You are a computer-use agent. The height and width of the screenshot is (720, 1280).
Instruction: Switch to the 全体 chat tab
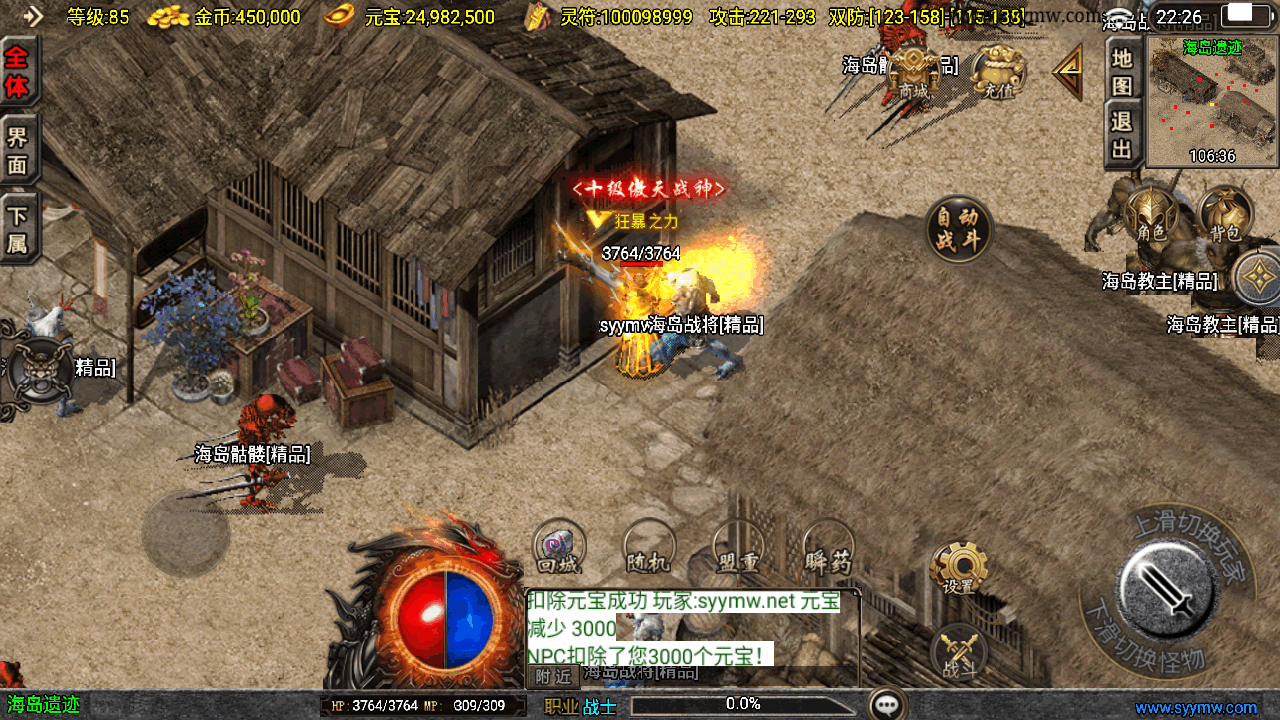18,72
